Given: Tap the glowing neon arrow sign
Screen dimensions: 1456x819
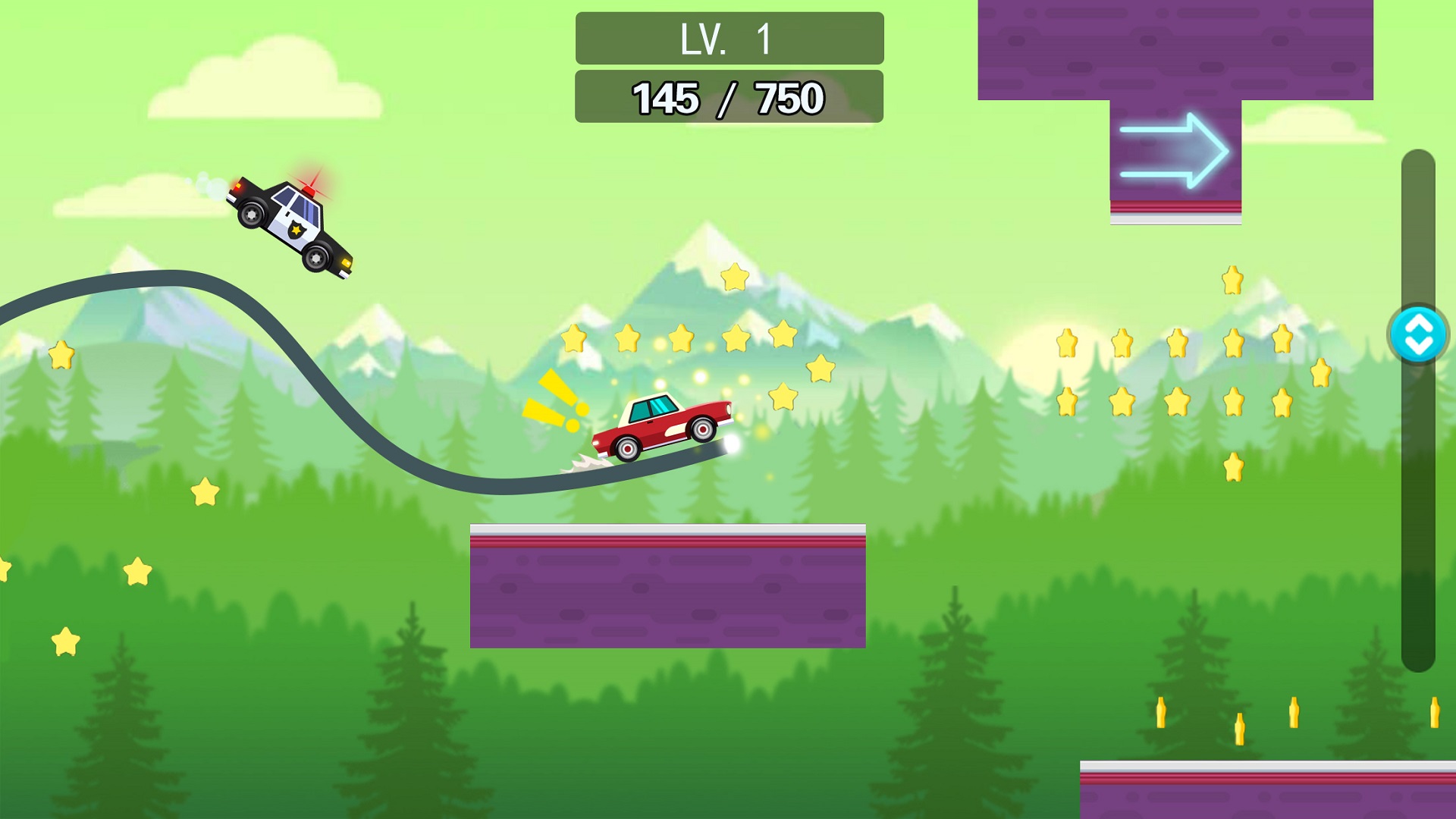Looking at the screenshot, I should click(1174, 149).
